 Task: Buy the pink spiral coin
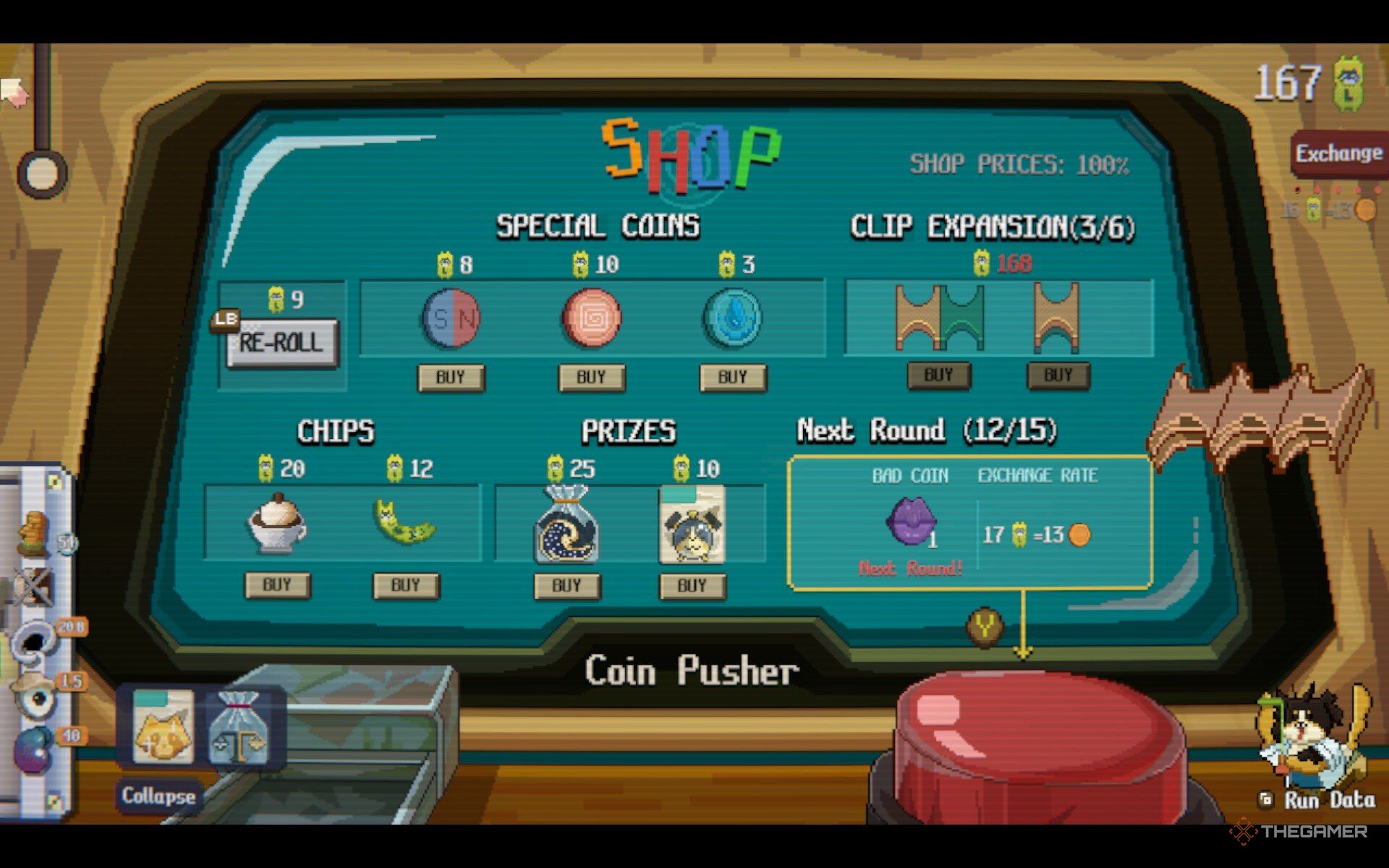pyautogui.click(x=592, y=377)
